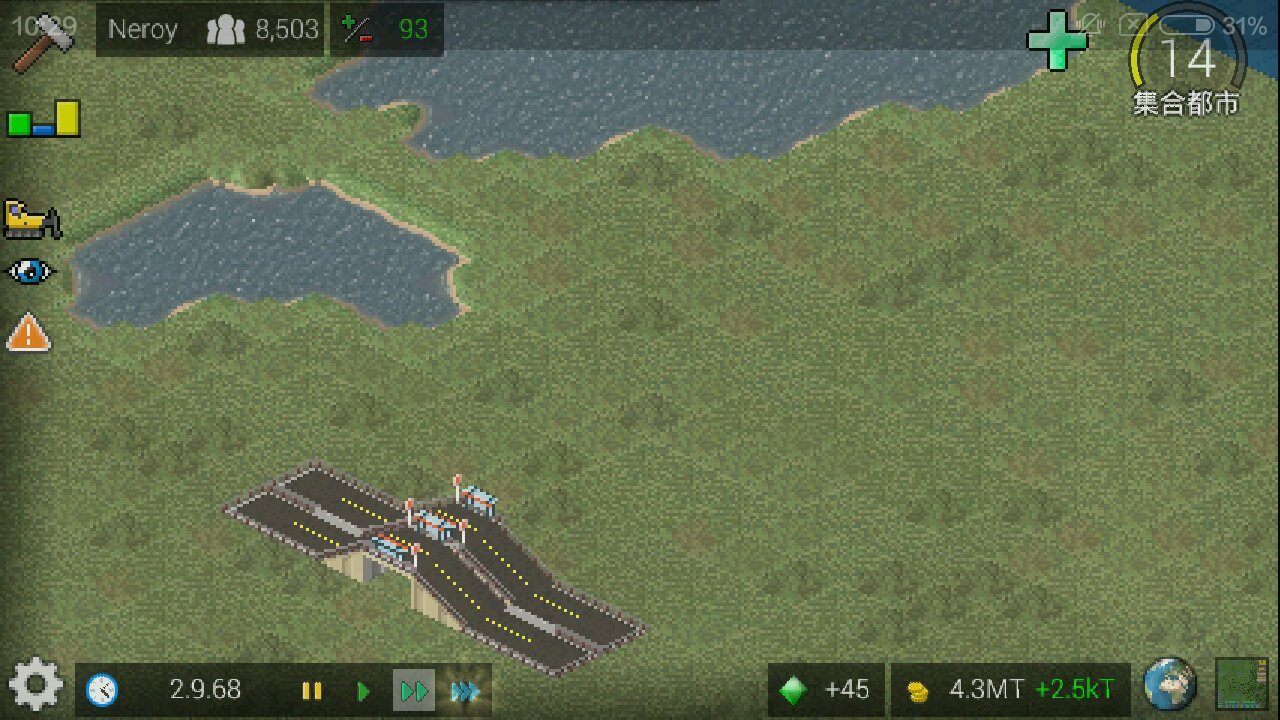Toggle the eye view overlay
Image resolution: width=1280 pixels, height=720 pixels.
[31, 272]
